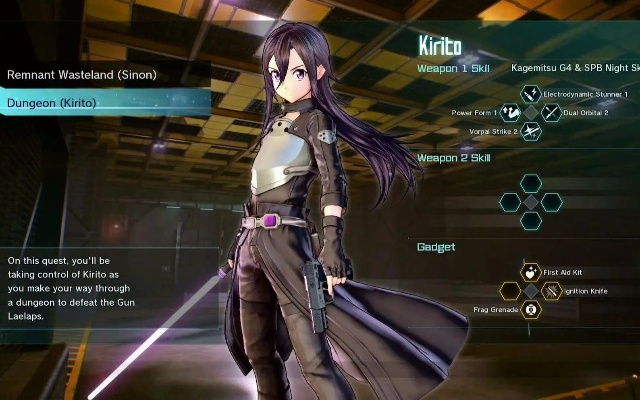The height and width of the screenshot is (400, 640).
Task: Choose the Dual Orbital skill icon
Action: point(551,113)
